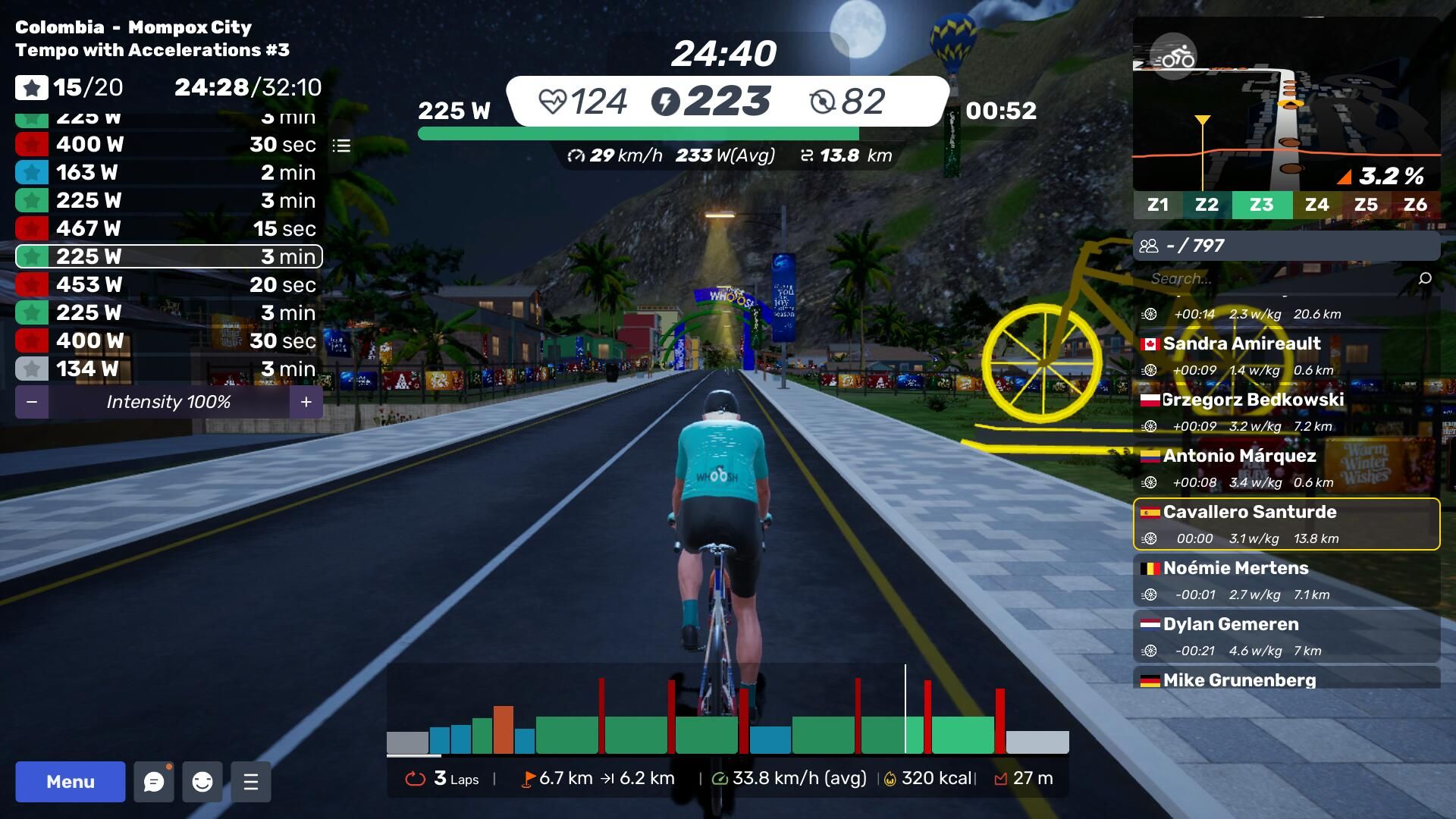Screen dimensions: 1456x819
Task: Click the cyclist icon on the minimap
Action: [1174, 57]
